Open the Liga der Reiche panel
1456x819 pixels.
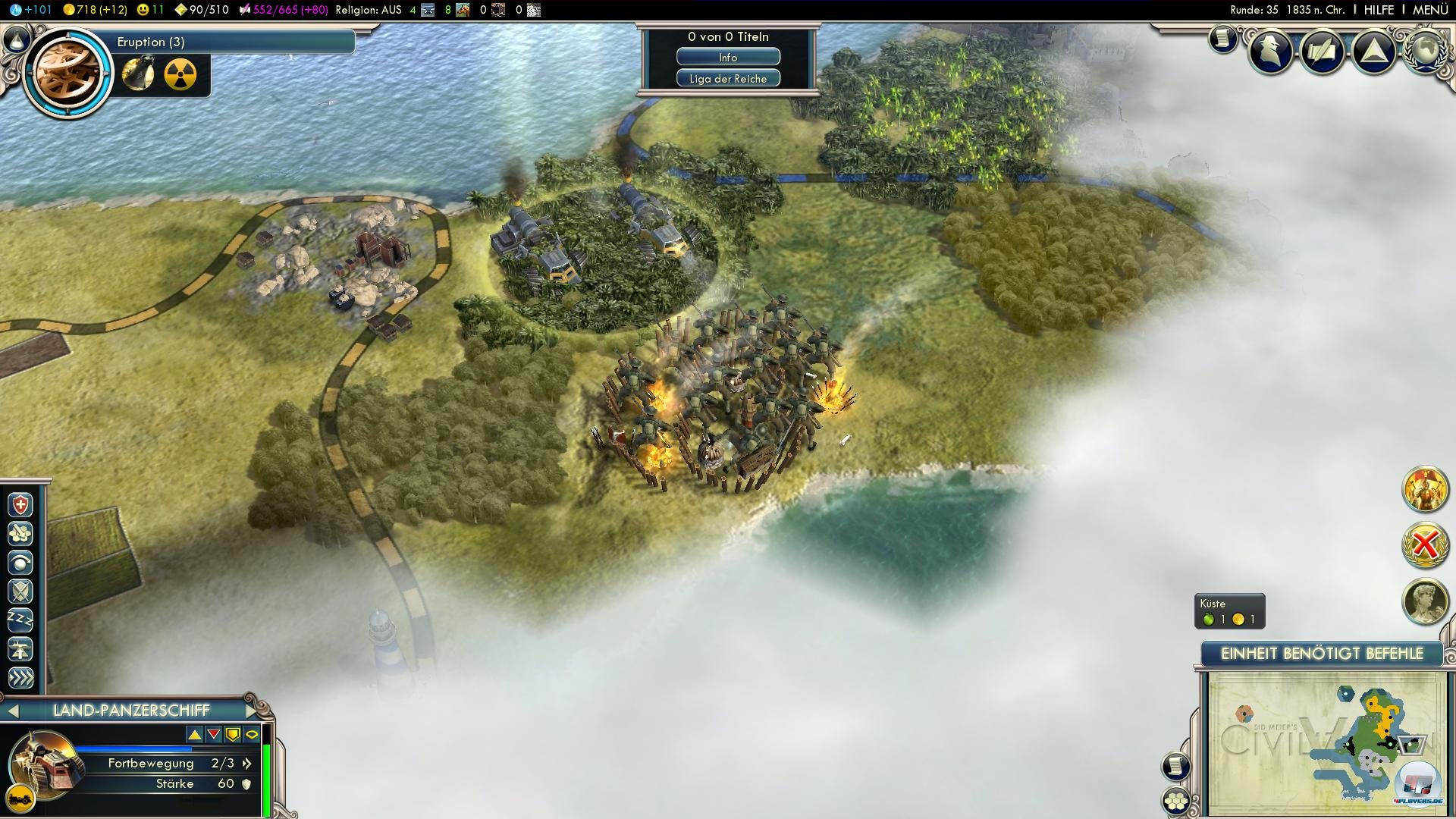[728, 79]
